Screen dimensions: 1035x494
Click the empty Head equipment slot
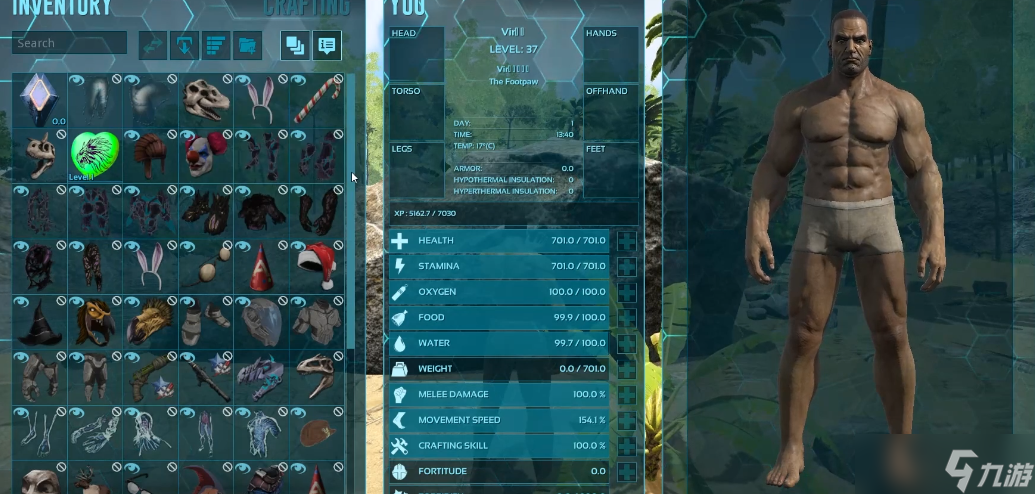416,55
